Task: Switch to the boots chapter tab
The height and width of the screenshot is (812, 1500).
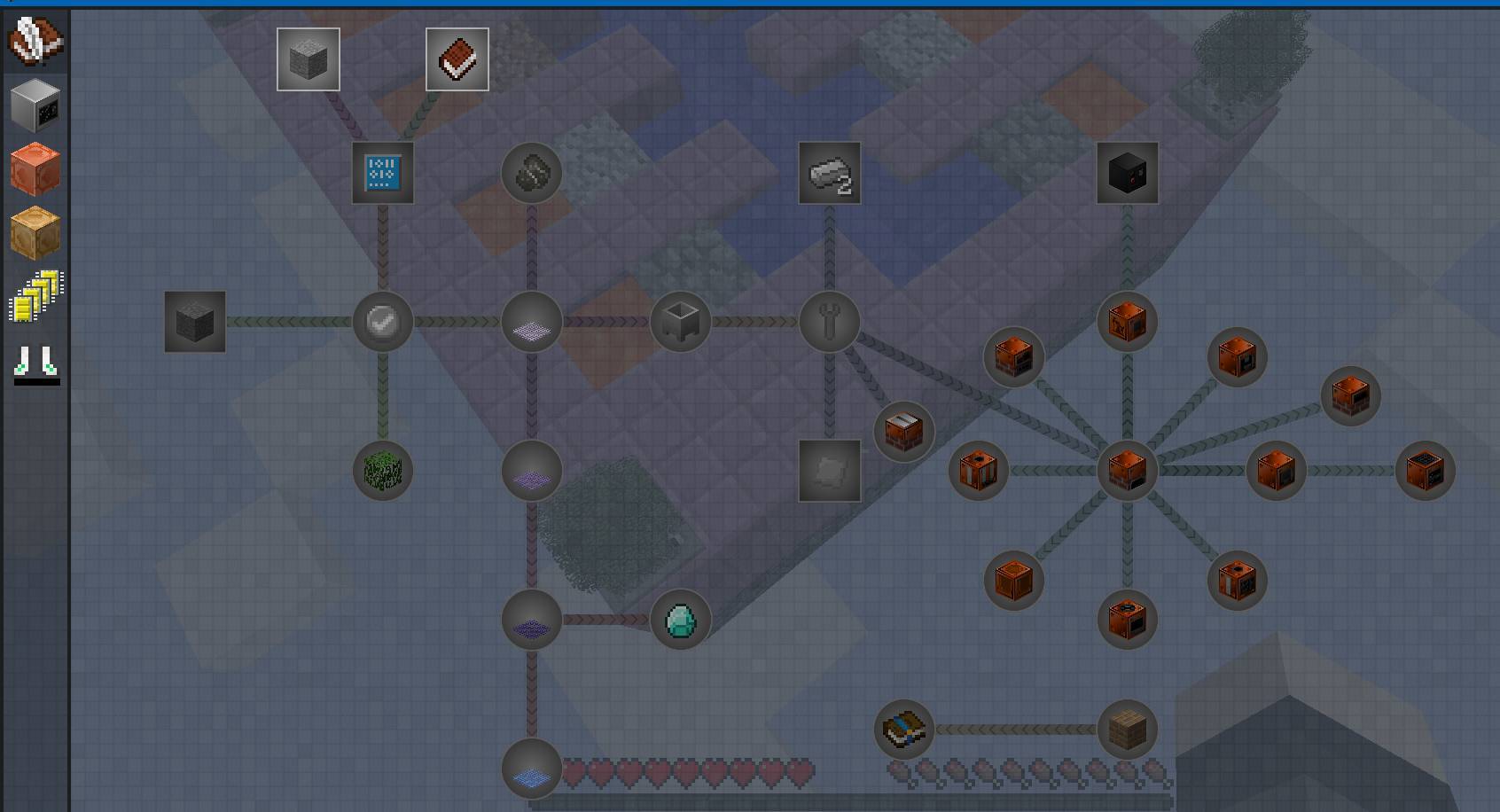Action: click(x=36, y=362)
